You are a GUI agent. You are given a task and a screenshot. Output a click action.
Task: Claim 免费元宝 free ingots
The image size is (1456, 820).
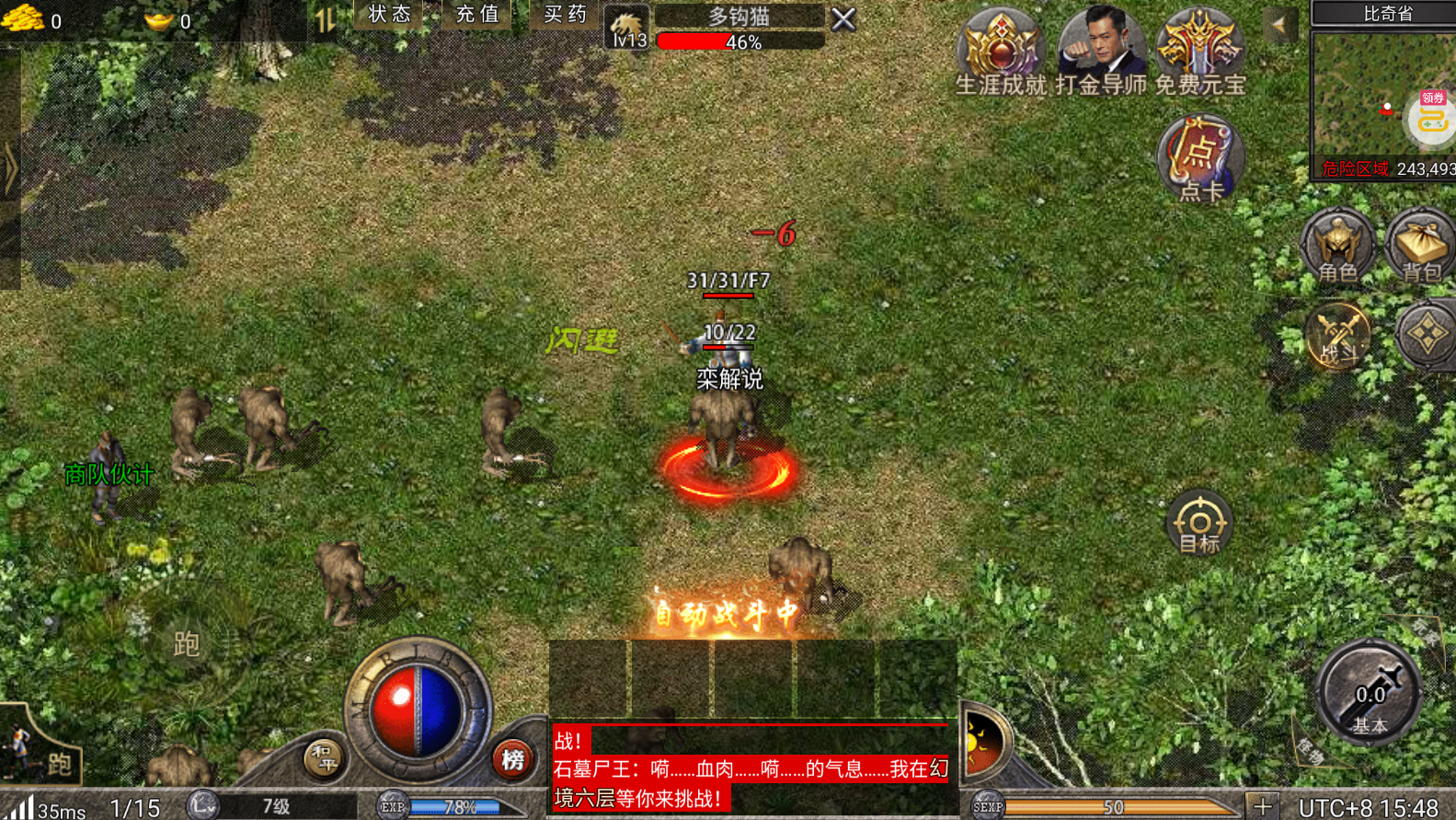(1199, 52)
